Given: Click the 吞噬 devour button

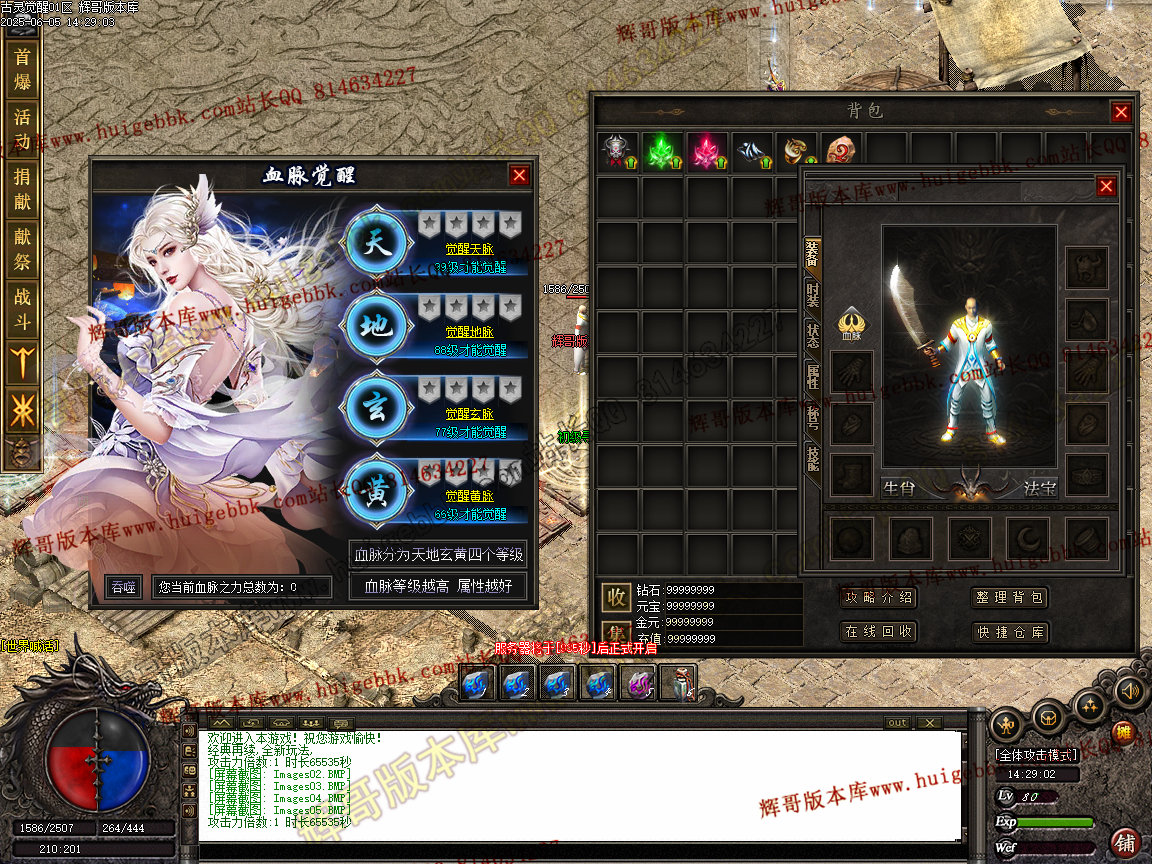Looking at the screenshot, I should click(x=123, y=587).
